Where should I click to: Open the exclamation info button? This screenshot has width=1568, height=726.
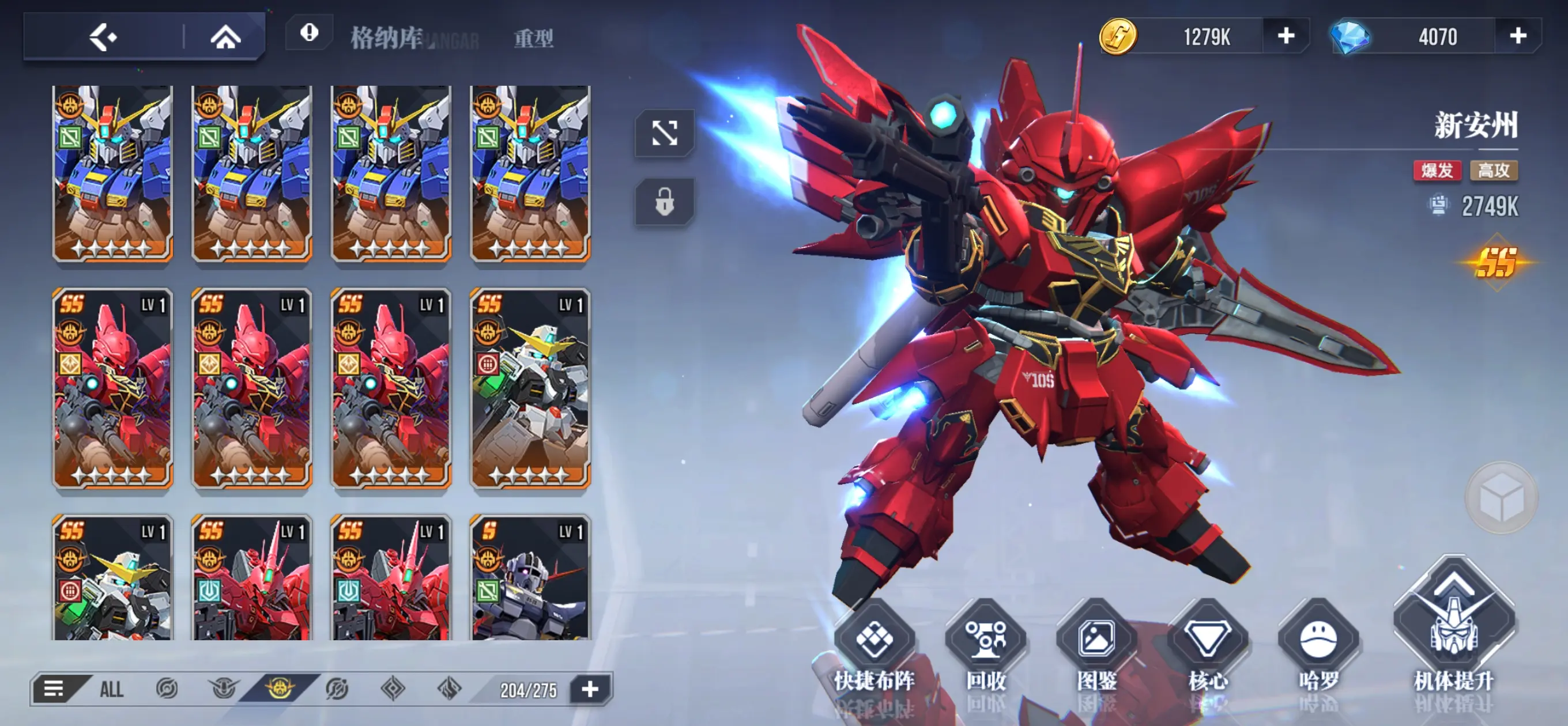click(x=309, y=33)
